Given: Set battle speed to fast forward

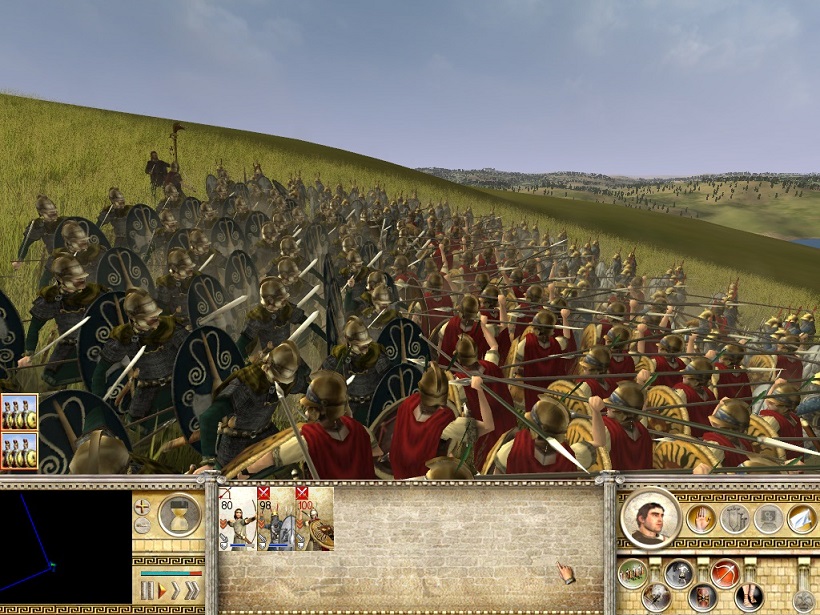Looking at the screenshot, I should [176, 591].
